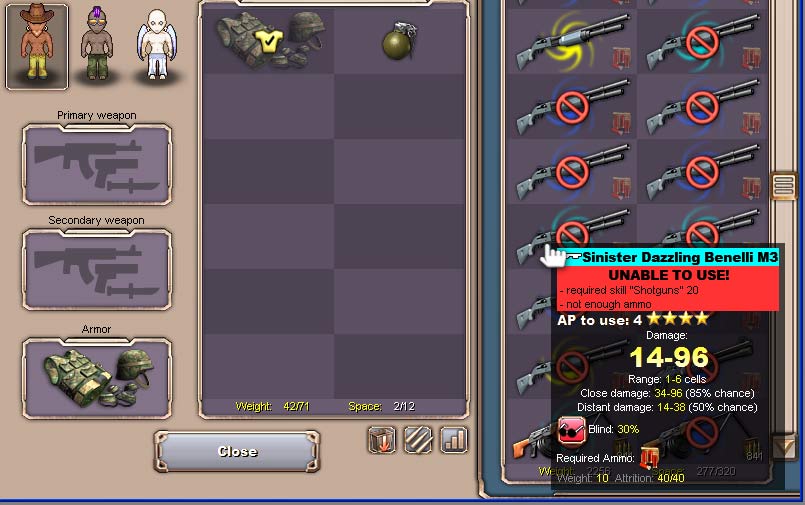Open the bar chart stats button
Image resolution: width=805 pixels, height=505 pixels.
(454, 440)
